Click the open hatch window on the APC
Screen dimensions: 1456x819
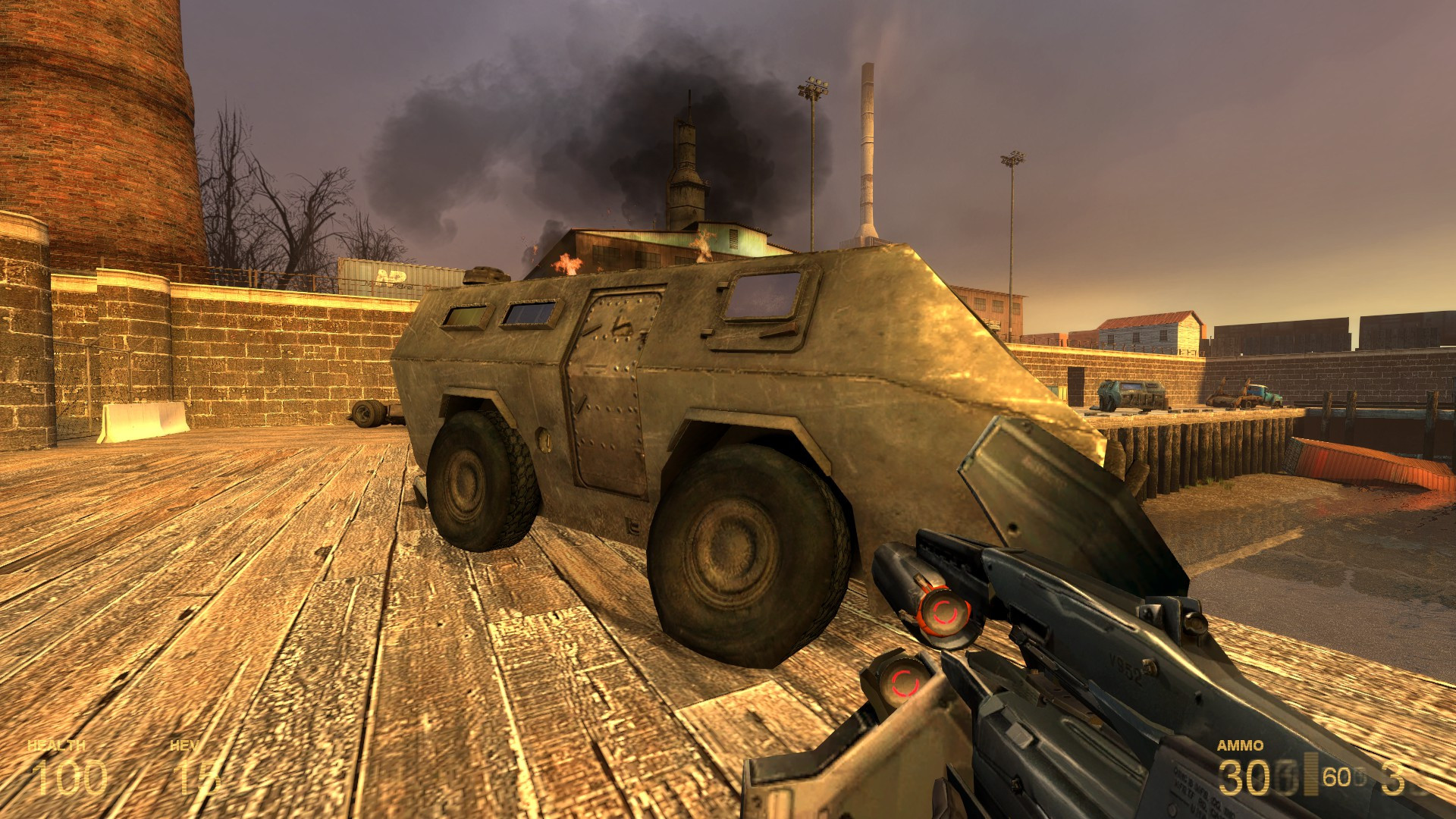[x=764, y=296]
